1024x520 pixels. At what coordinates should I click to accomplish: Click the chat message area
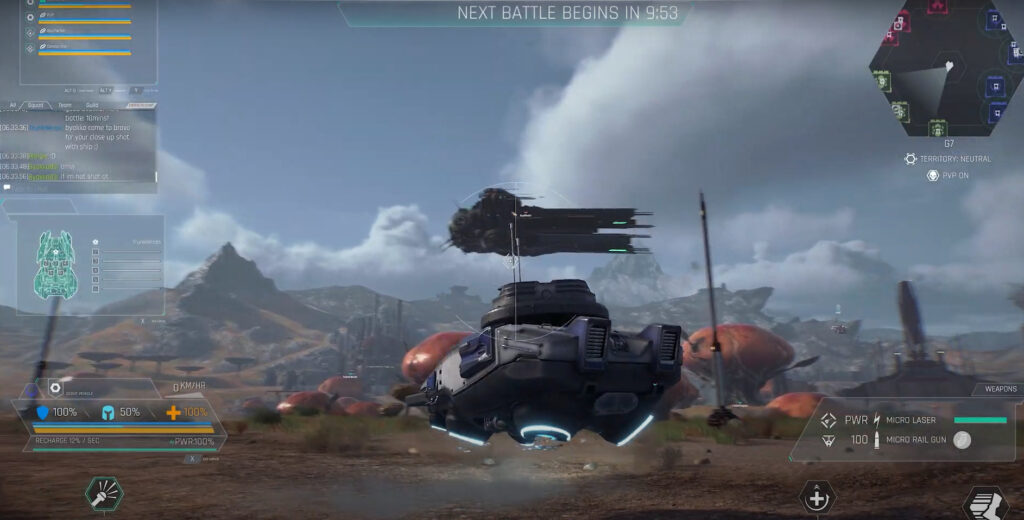[x=82, y=145]
